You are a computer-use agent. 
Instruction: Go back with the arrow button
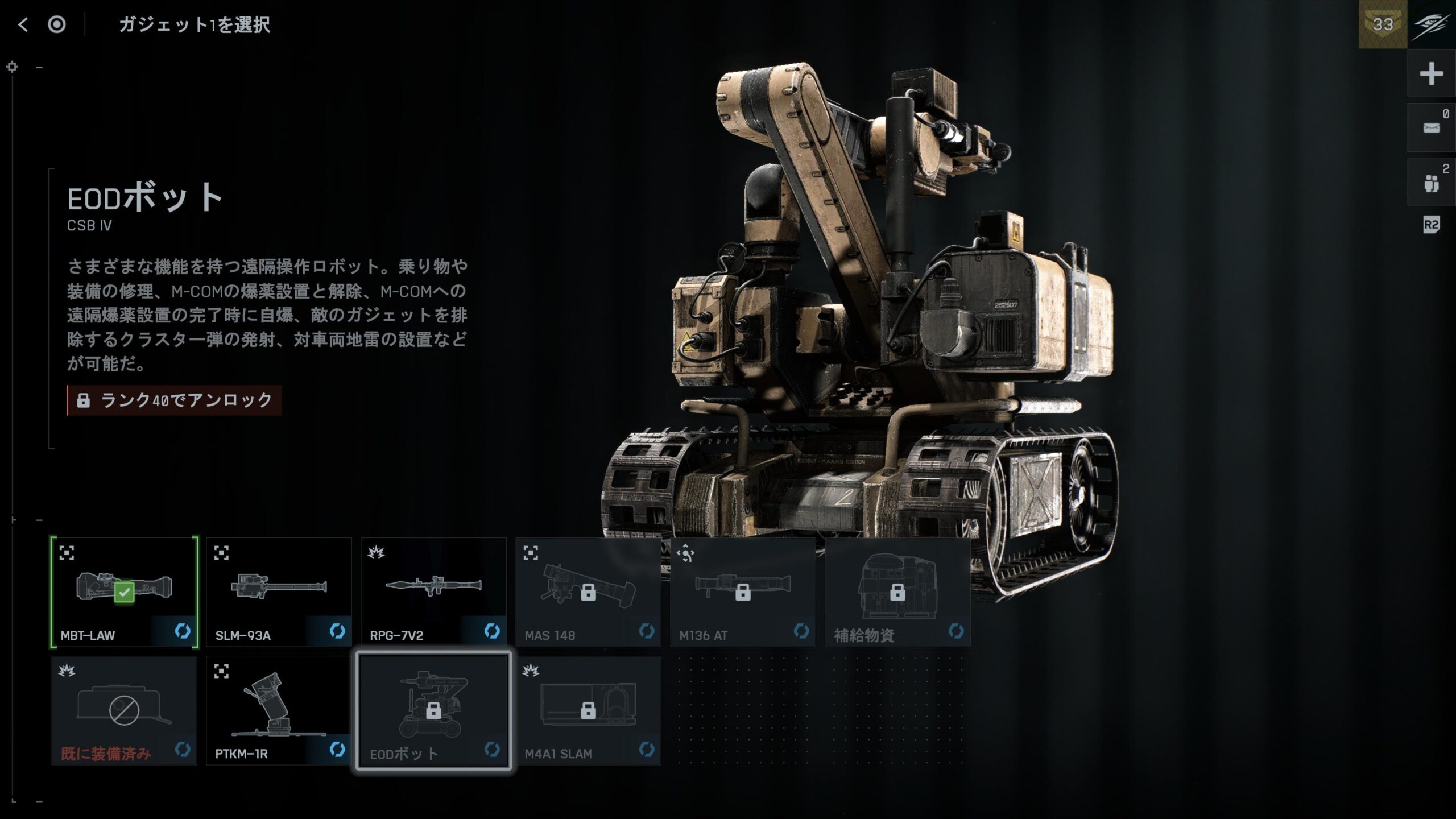coord(23,24)
